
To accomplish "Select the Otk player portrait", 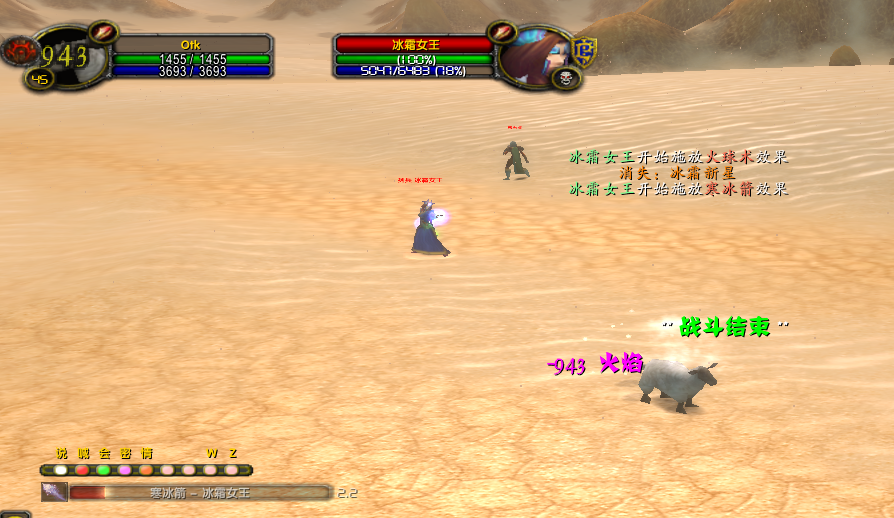I will pyautogui.click(x=72, y=56).
